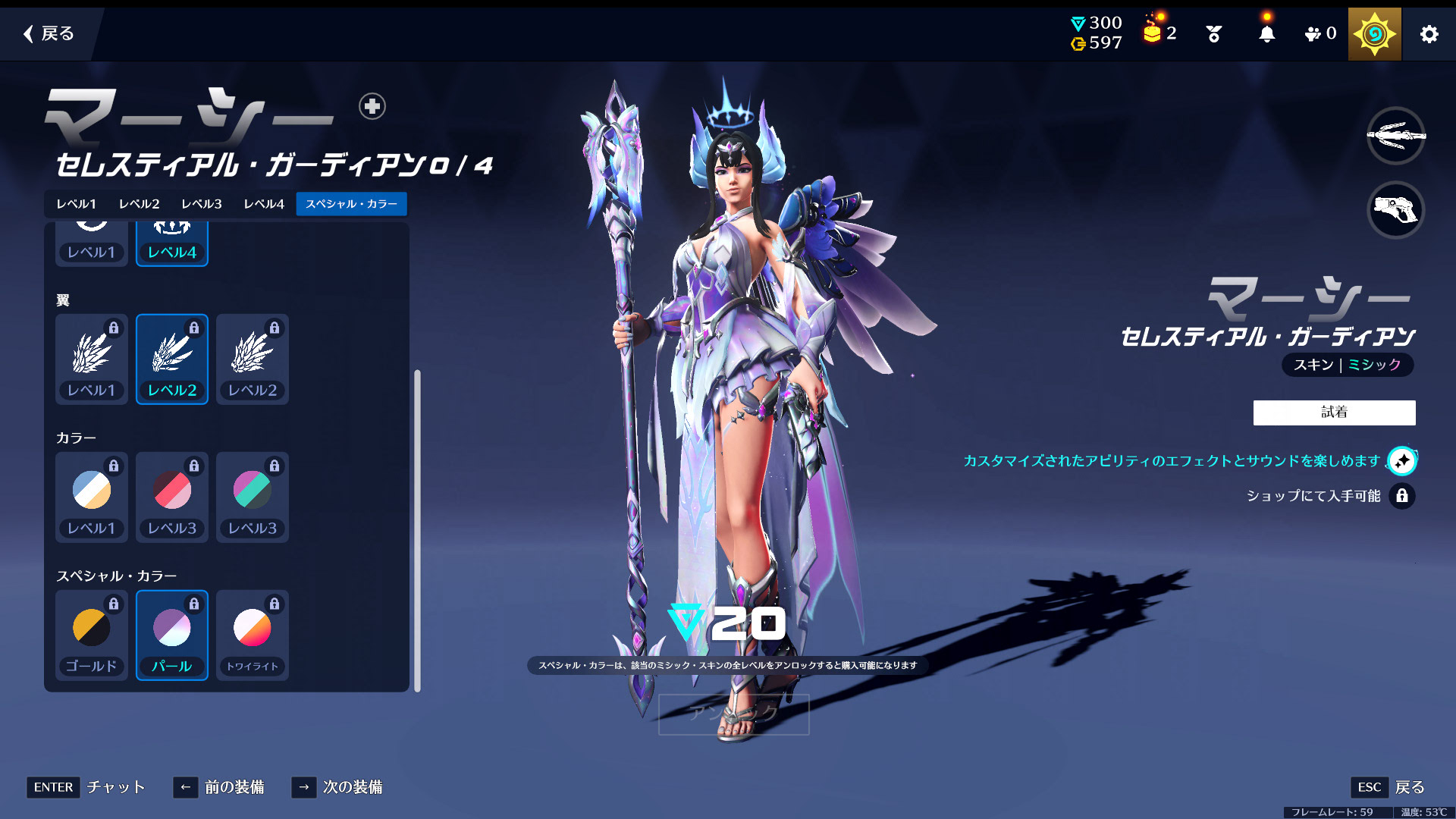Open the player profile emblem icon
Viewport: 1456px width, 819px height.
(1374, 34)
